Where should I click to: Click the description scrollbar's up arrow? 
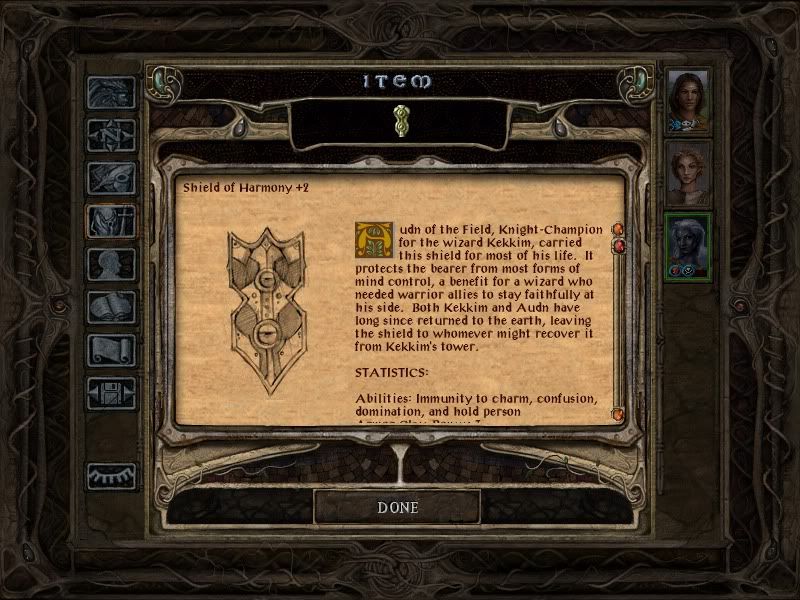coord(618,230)
